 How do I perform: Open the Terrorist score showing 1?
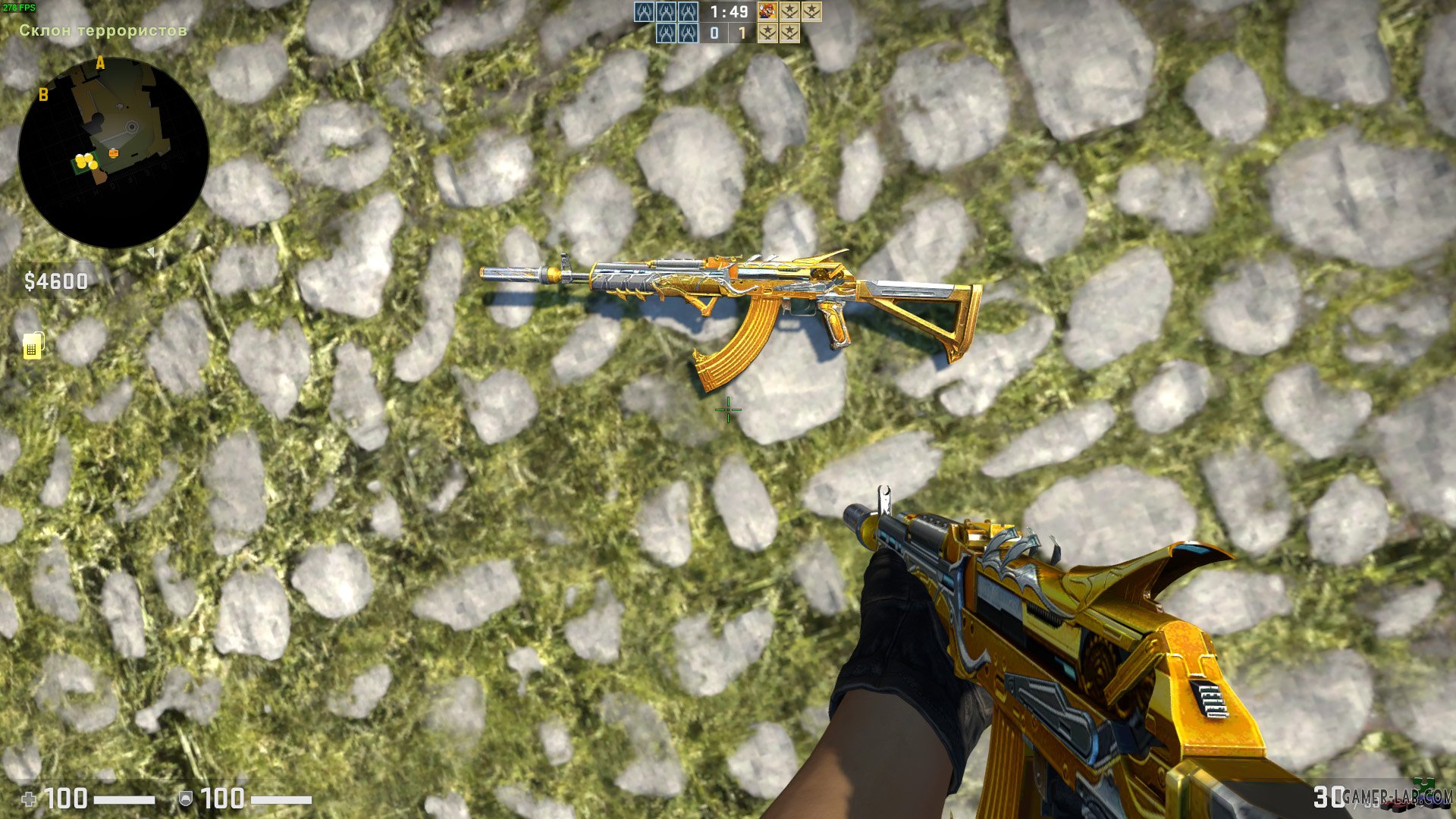(742, 33)
